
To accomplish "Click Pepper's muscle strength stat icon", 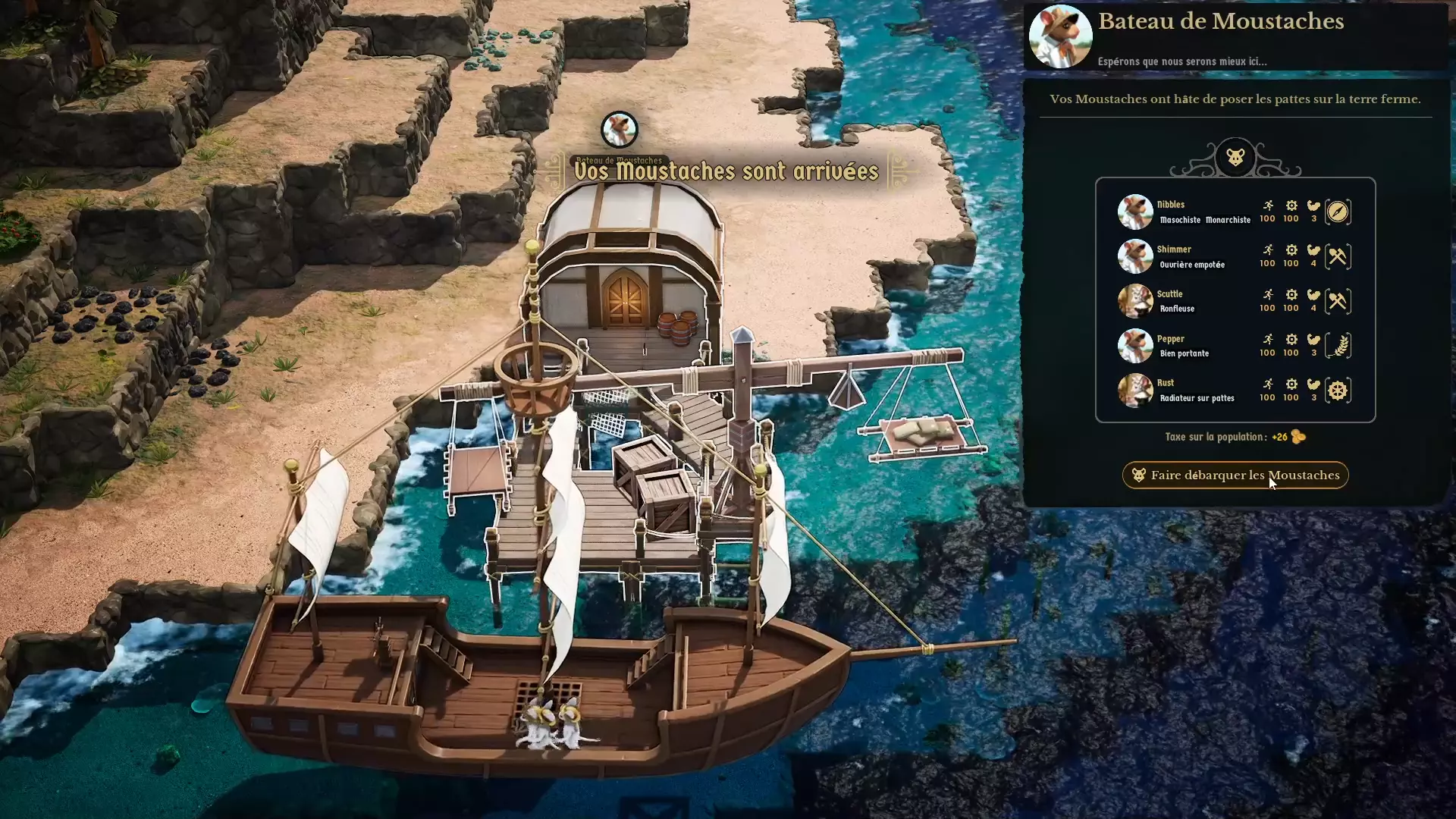I will point(1313,339).
